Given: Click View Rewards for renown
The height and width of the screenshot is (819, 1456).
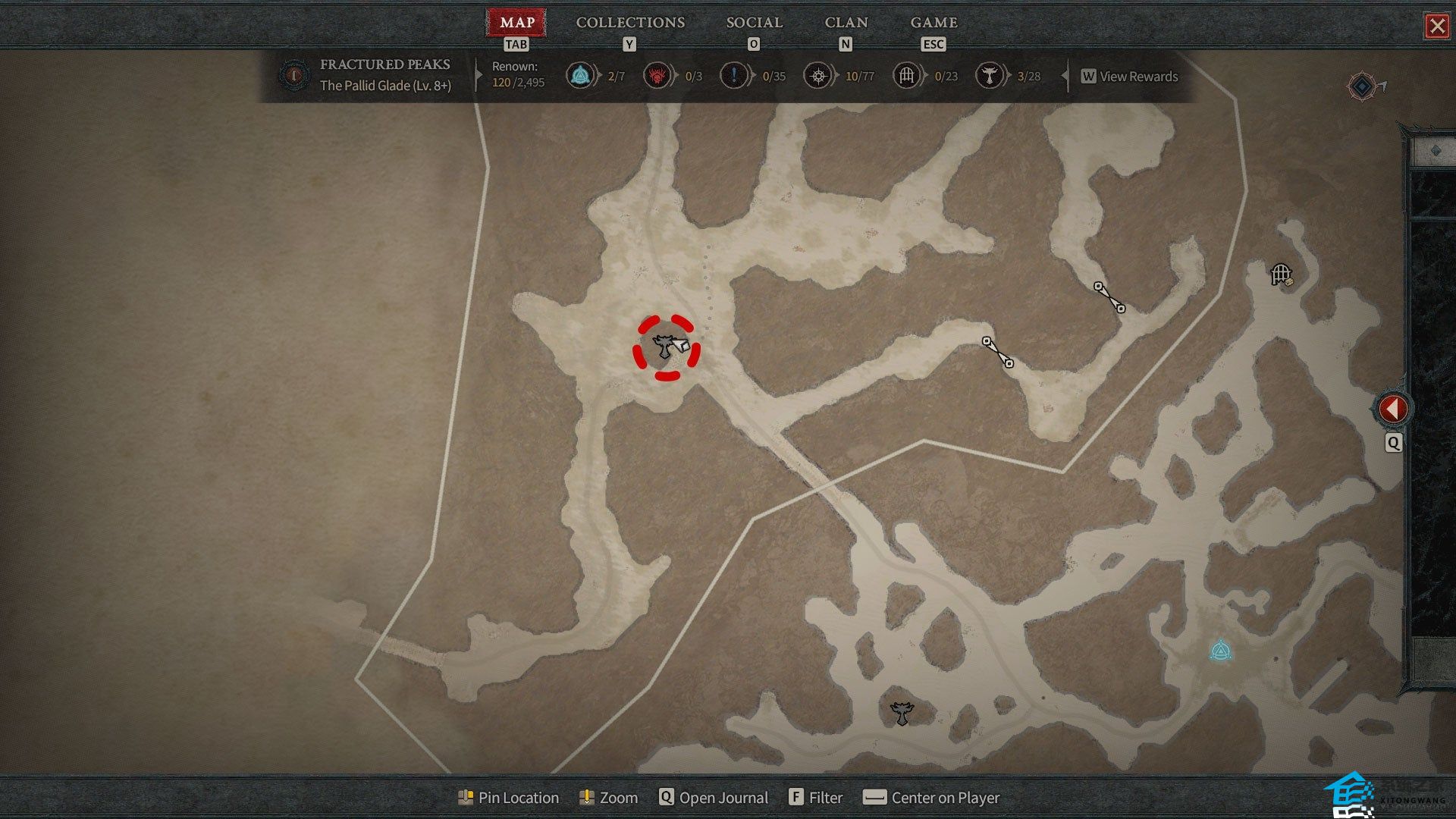Looking at the screenshot, I should coord(1130,77).
